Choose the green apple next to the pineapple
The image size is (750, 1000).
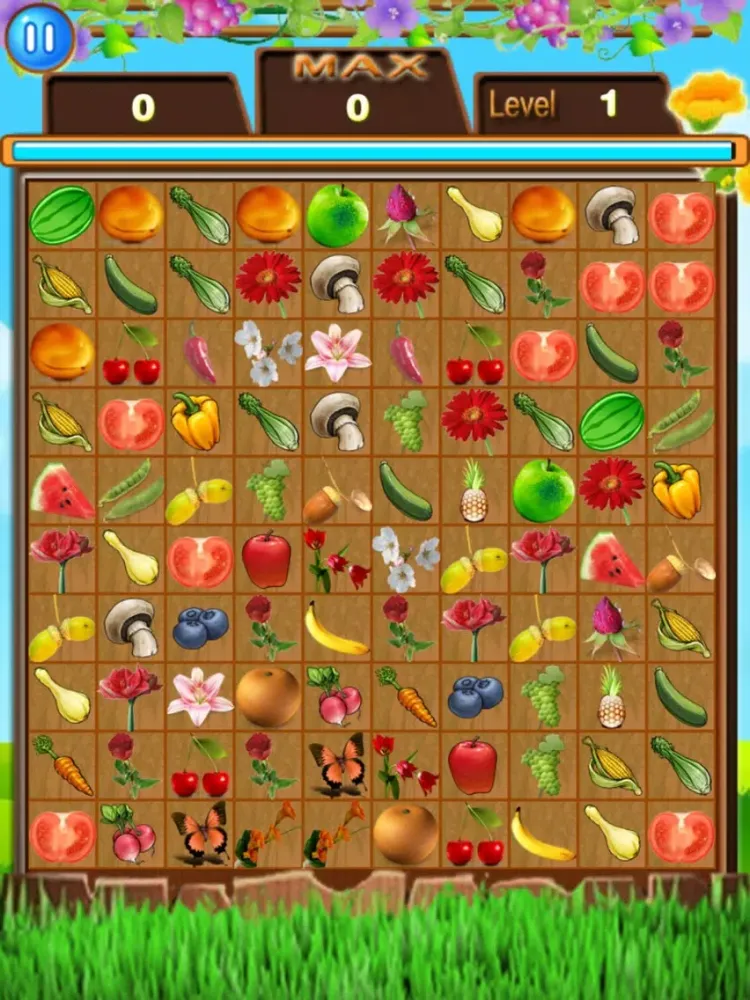point(543,490)
